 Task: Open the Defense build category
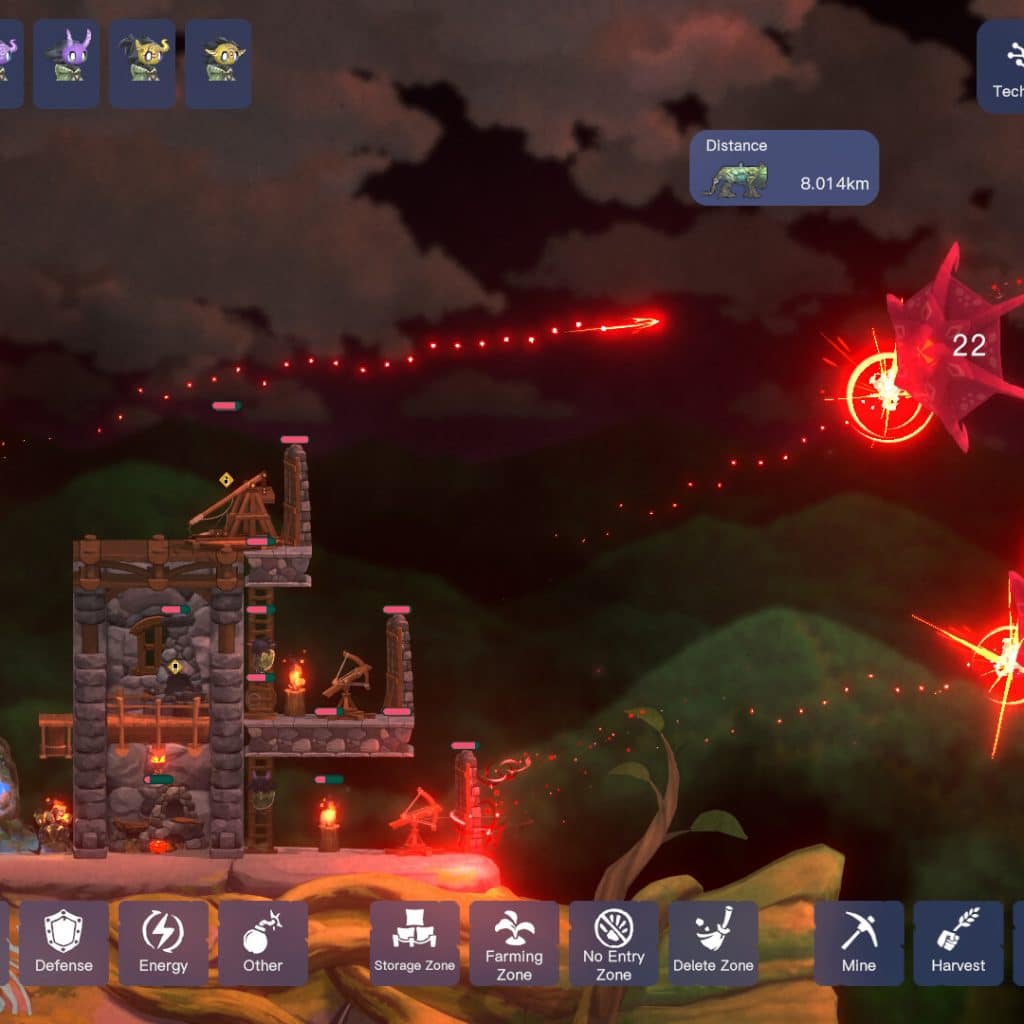64,943
